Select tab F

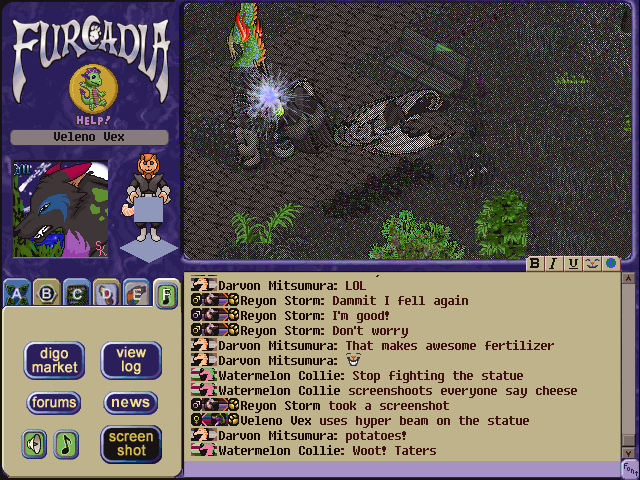pos(166,294)
